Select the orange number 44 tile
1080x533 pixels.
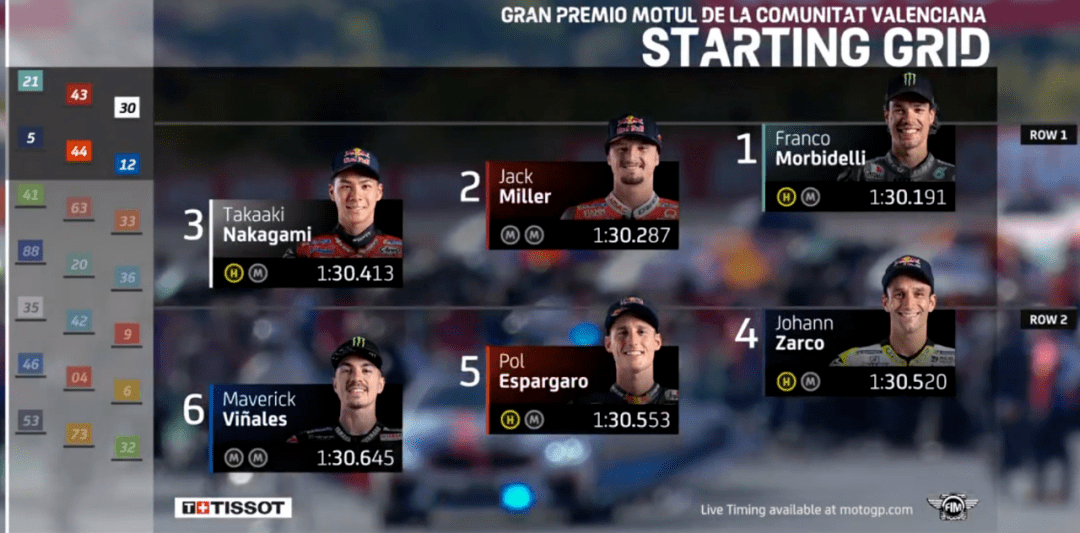79,151
